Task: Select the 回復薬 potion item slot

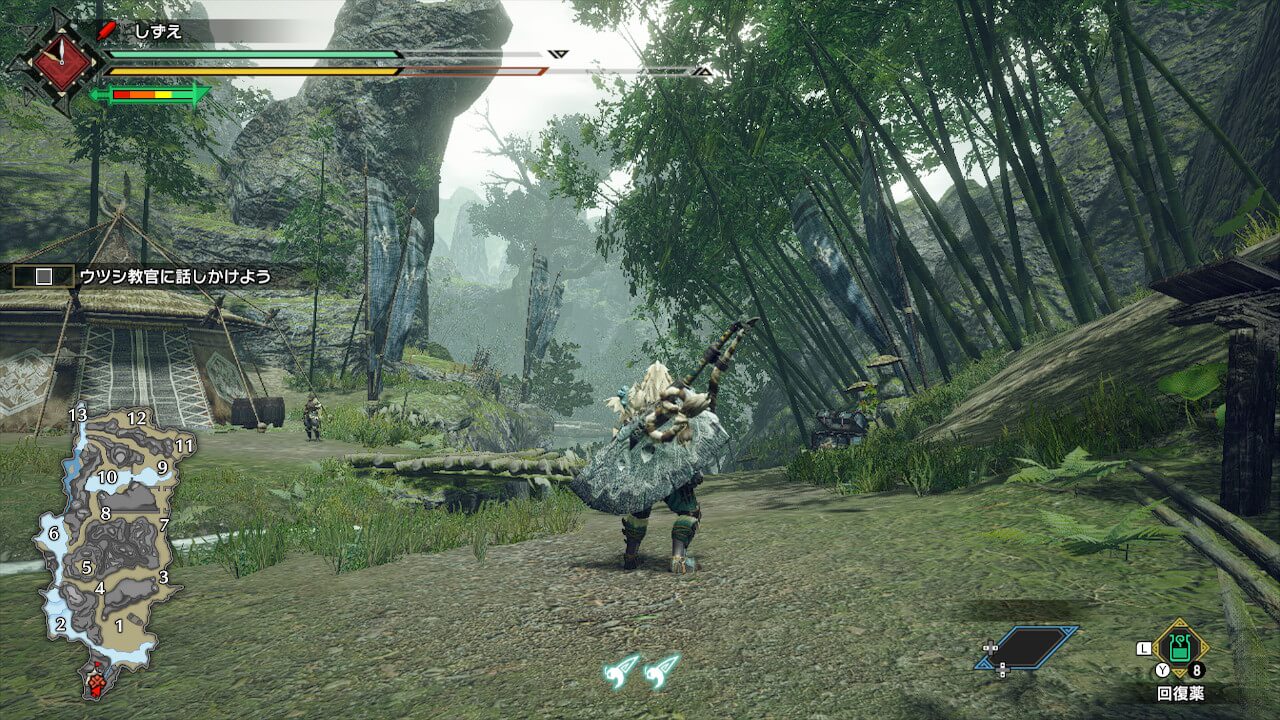Action: 1180,647
